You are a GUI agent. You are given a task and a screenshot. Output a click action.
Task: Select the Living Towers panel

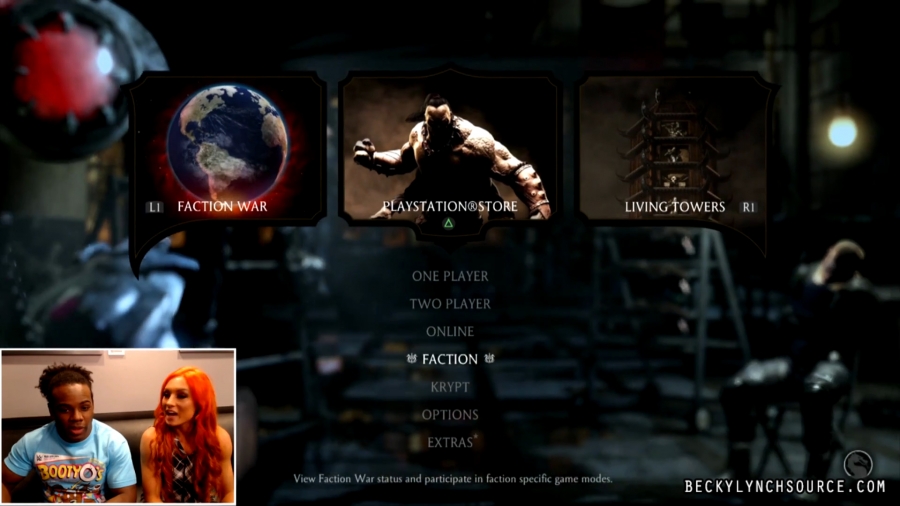(675, 150)
